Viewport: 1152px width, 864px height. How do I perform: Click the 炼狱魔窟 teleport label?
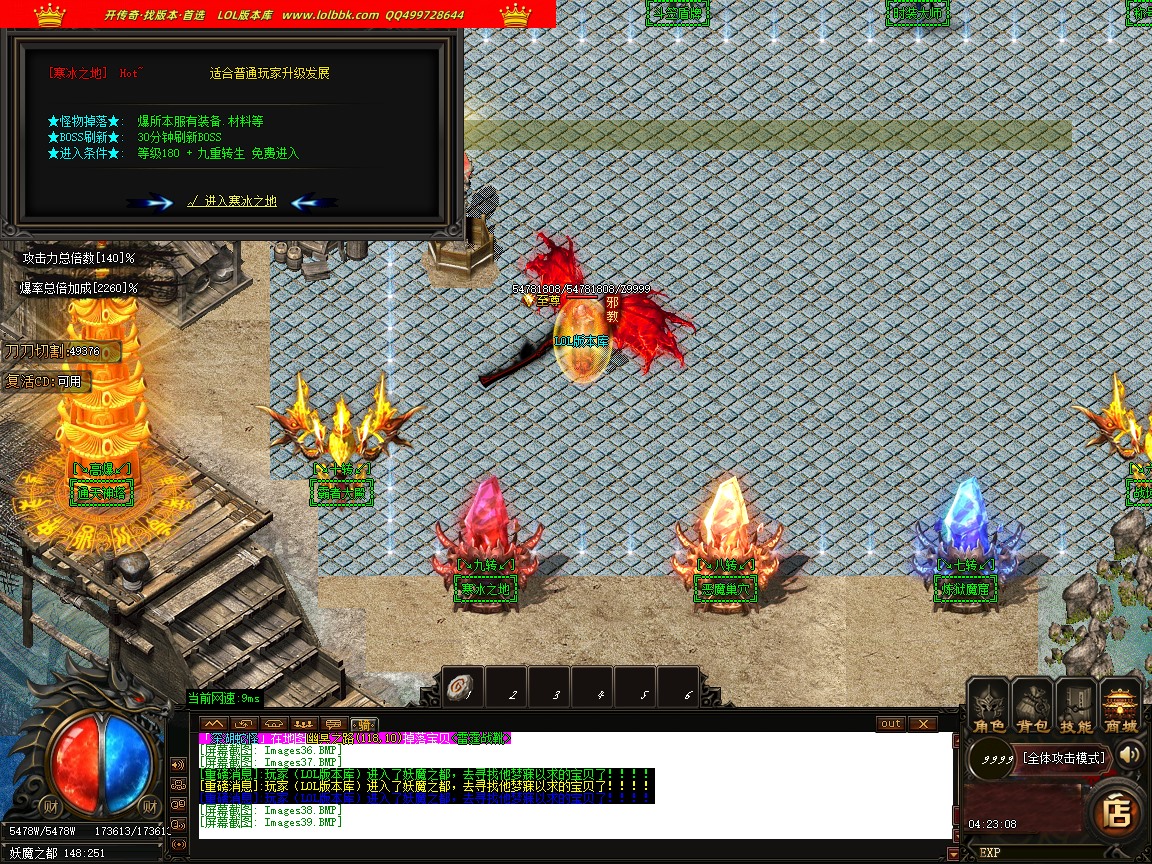click(x=965, y=589)
